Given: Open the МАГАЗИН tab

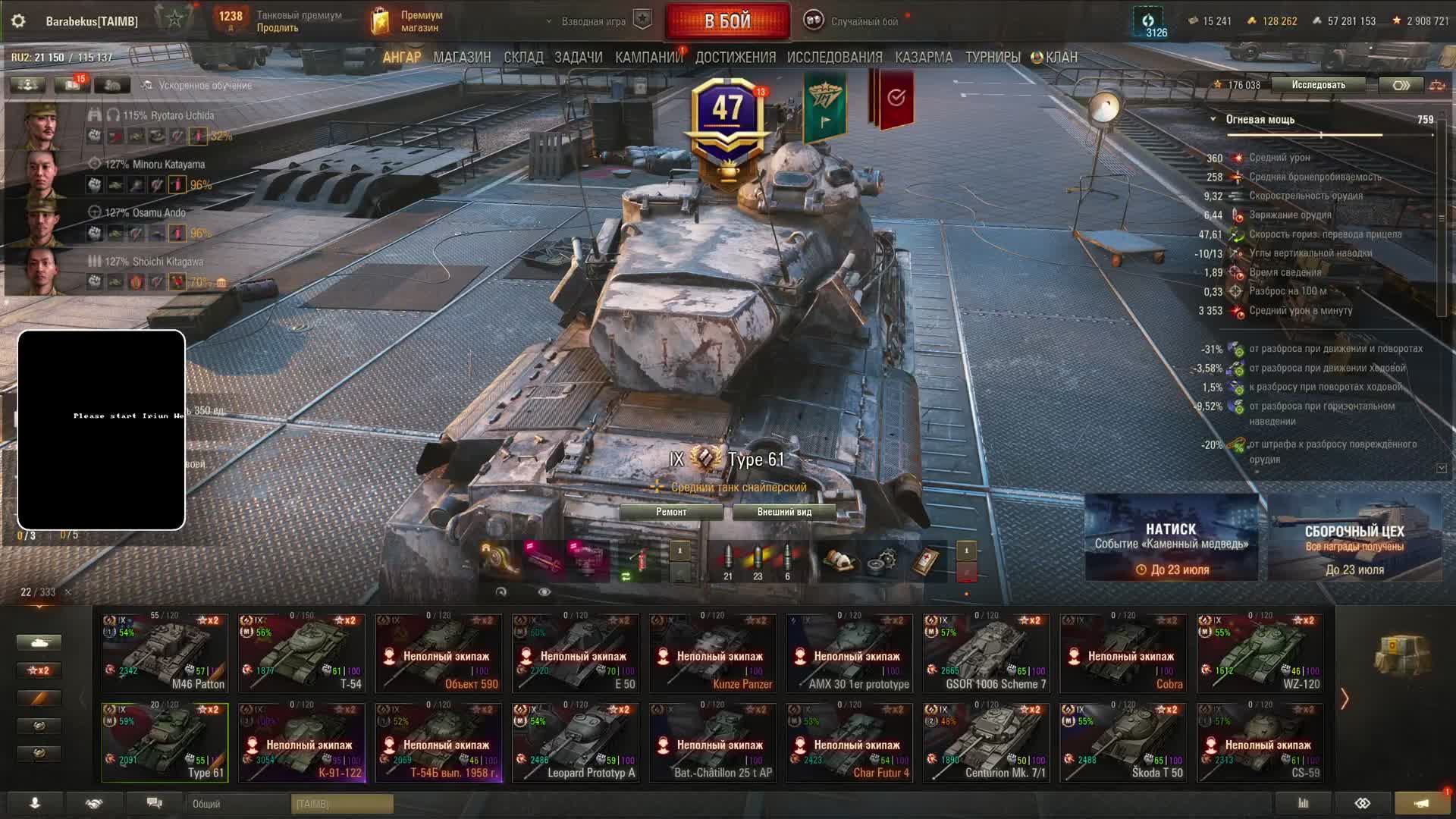Looking at the screenshot, I should pyautogui.click(x=462, y=58).
